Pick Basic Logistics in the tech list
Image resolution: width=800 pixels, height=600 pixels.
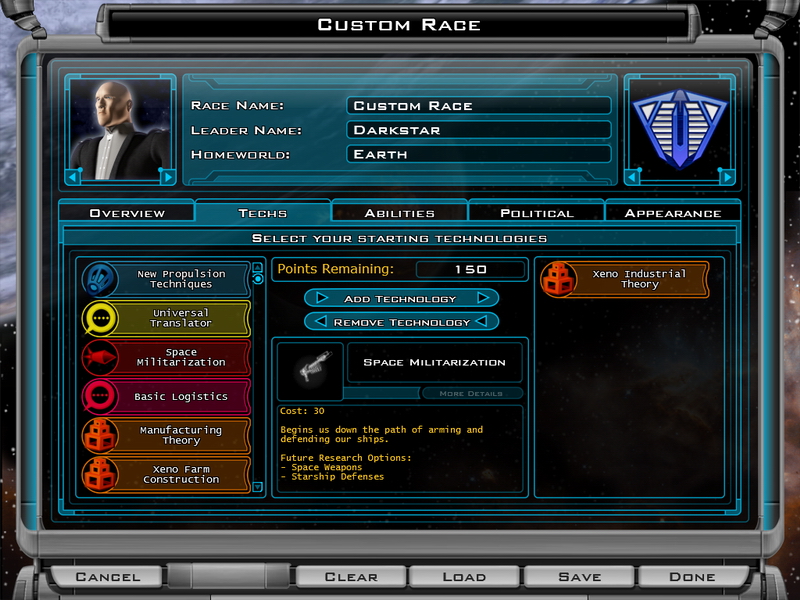click(165, 397)
